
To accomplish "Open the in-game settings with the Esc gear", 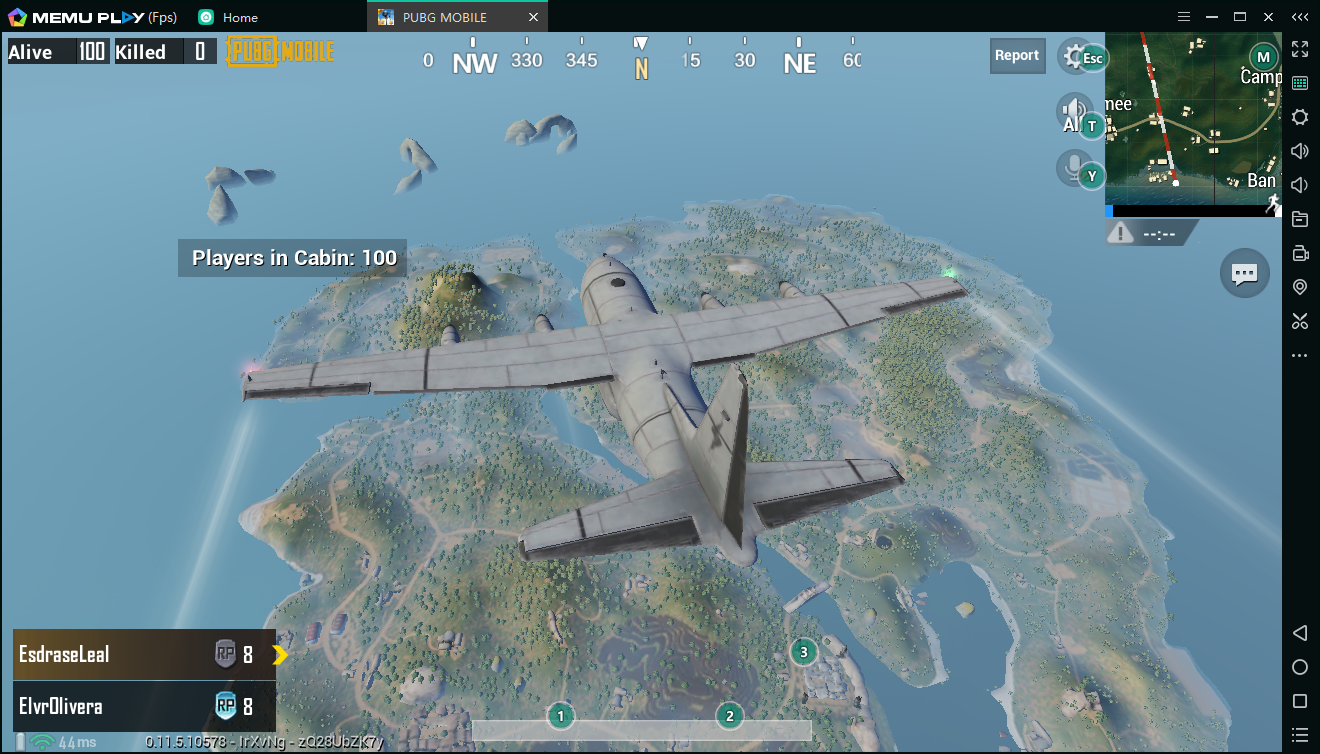I will pyautogui.click(x=1080, y=56).
